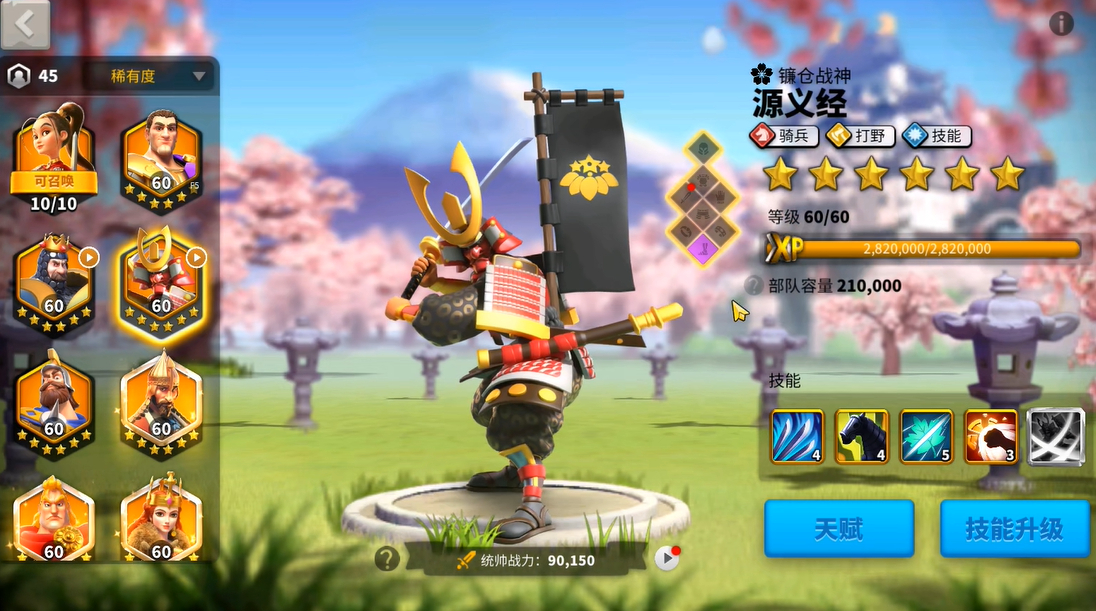This screenshot has width=1096, height=611.
Task: Open the question mark help near 统帅战力
Action: pos(388,558)
